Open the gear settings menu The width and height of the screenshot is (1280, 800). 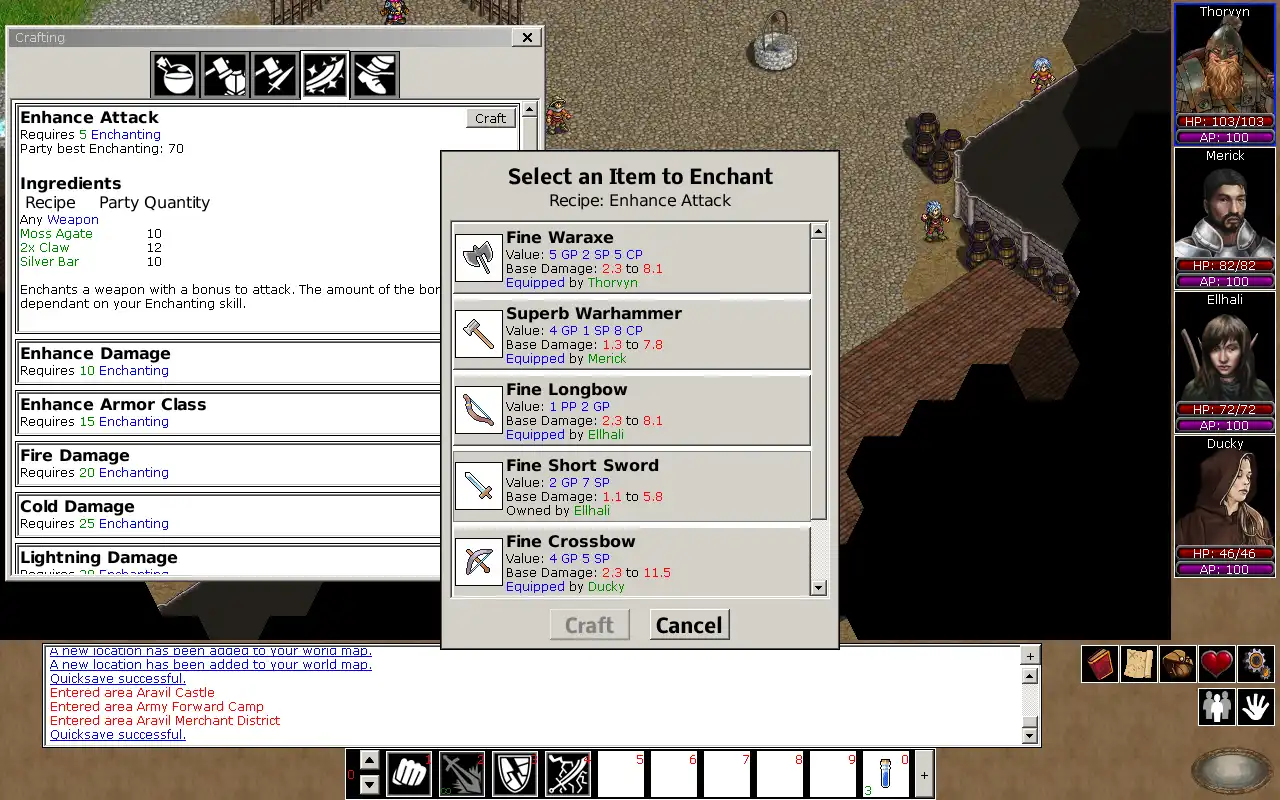1256,665
